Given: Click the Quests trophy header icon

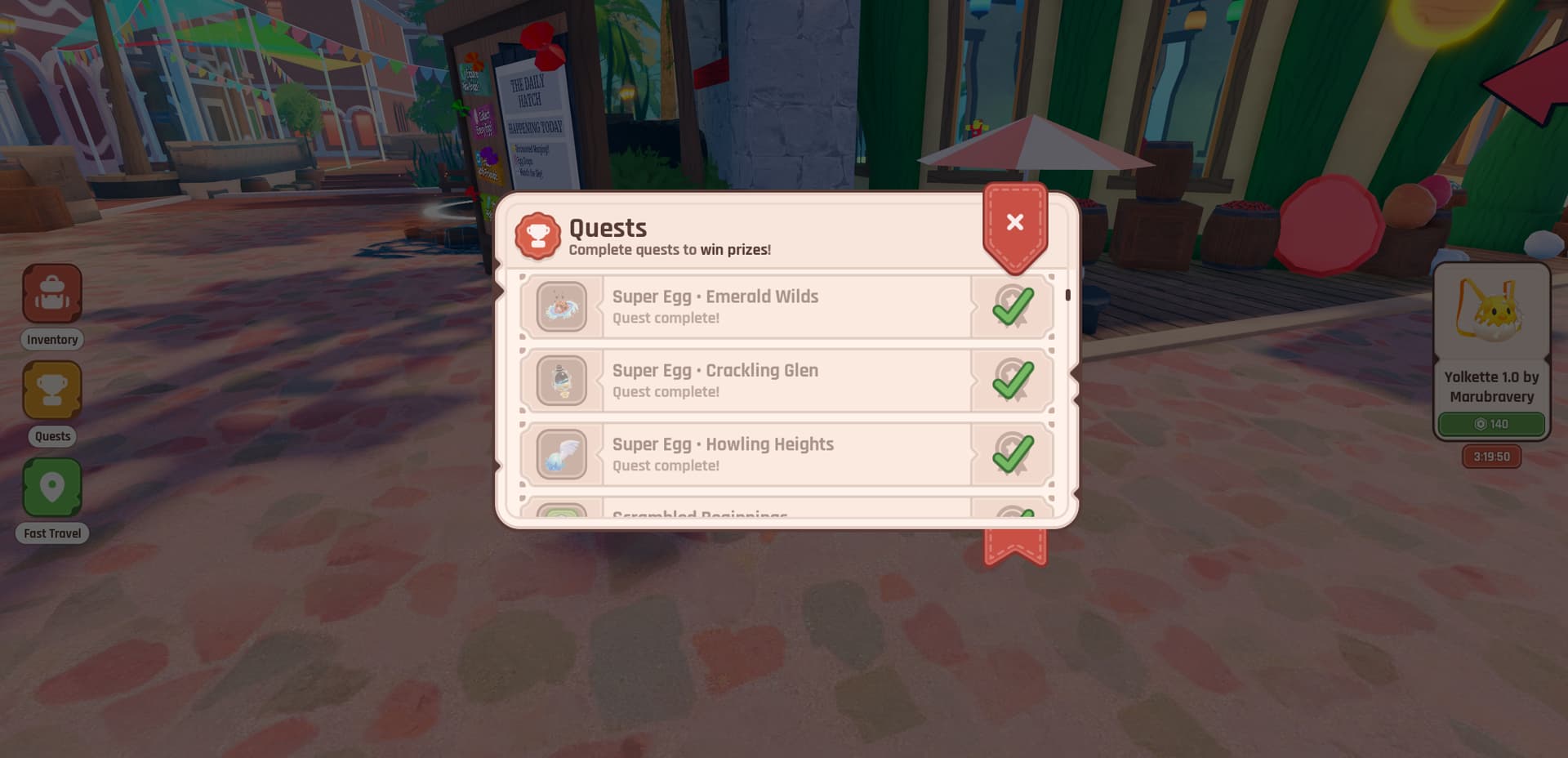Looking at the screenshot, I should tap(539, 234).
